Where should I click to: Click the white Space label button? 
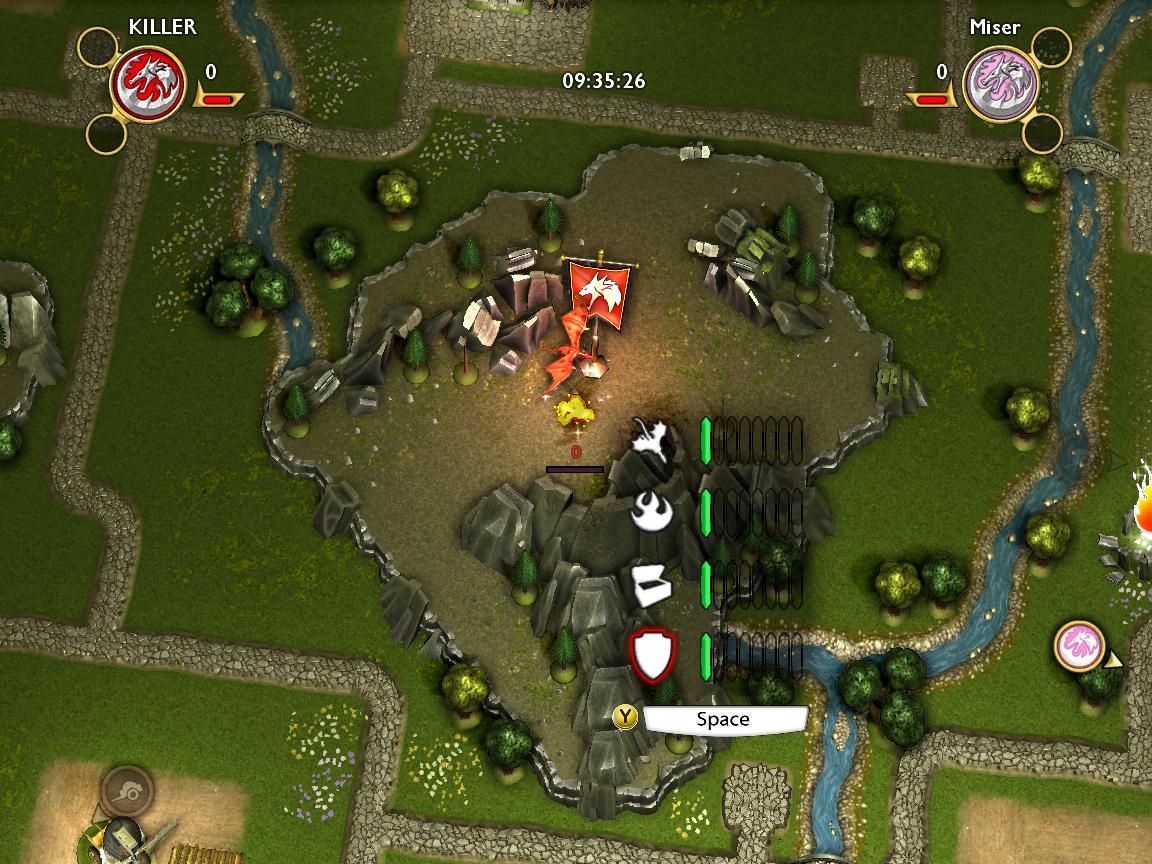click(x=724, y=719)
